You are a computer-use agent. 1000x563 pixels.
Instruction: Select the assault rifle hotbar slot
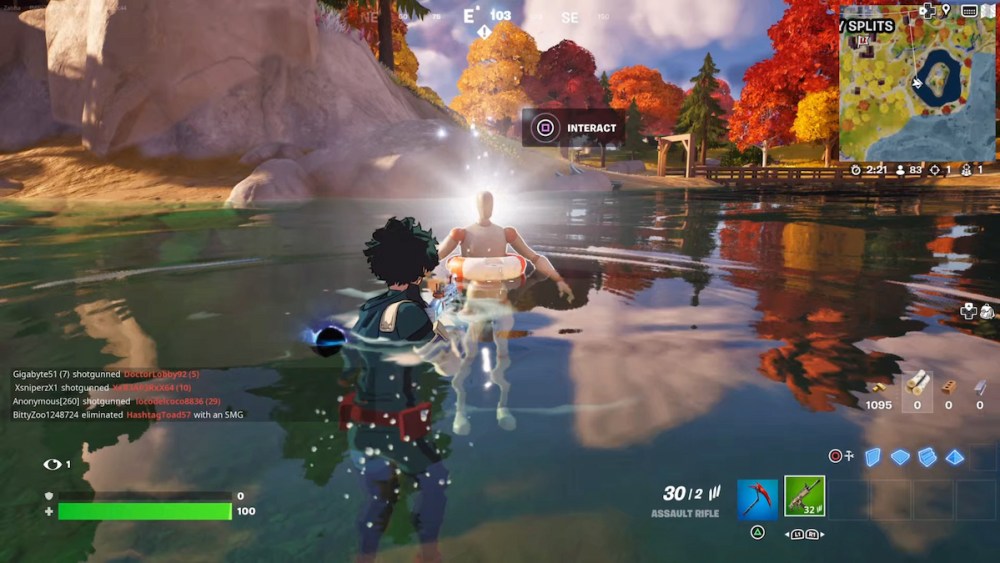click(x=804, y=497)
